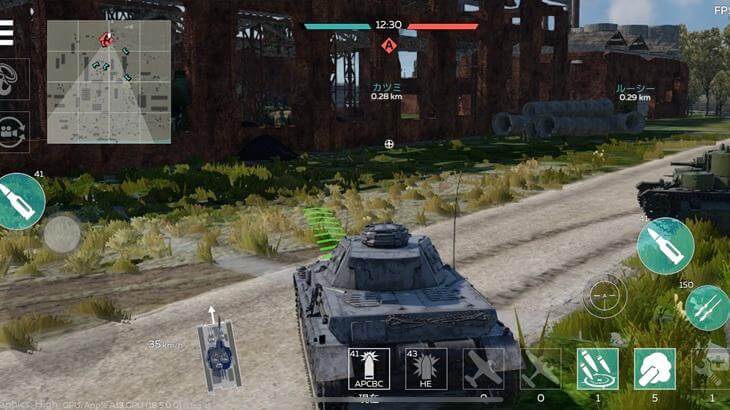
Task: Deploy the smoke screen
Action: (x=655, y=369)
